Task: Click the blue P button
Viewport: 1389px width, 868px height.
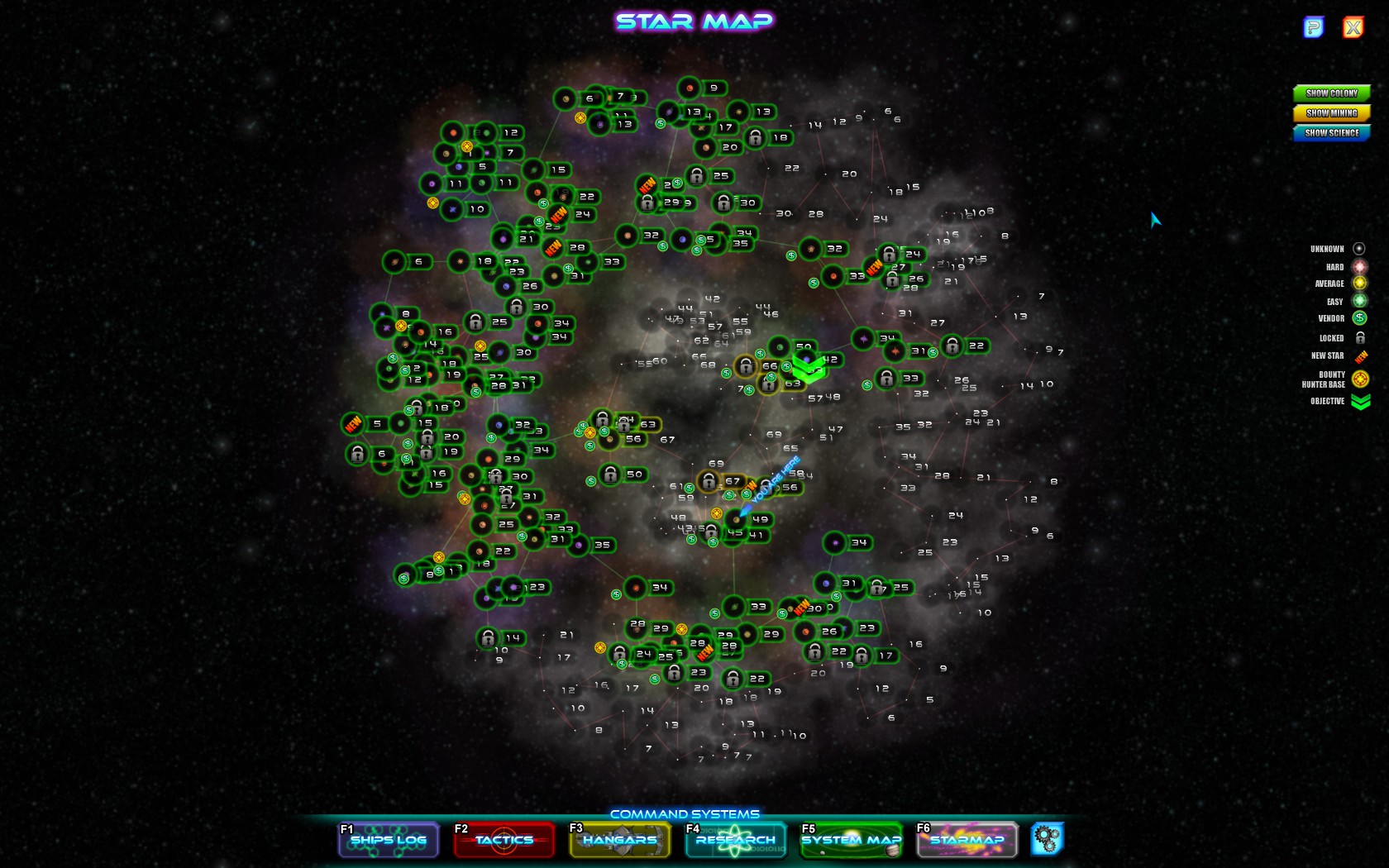Action: click(1313, 28)
